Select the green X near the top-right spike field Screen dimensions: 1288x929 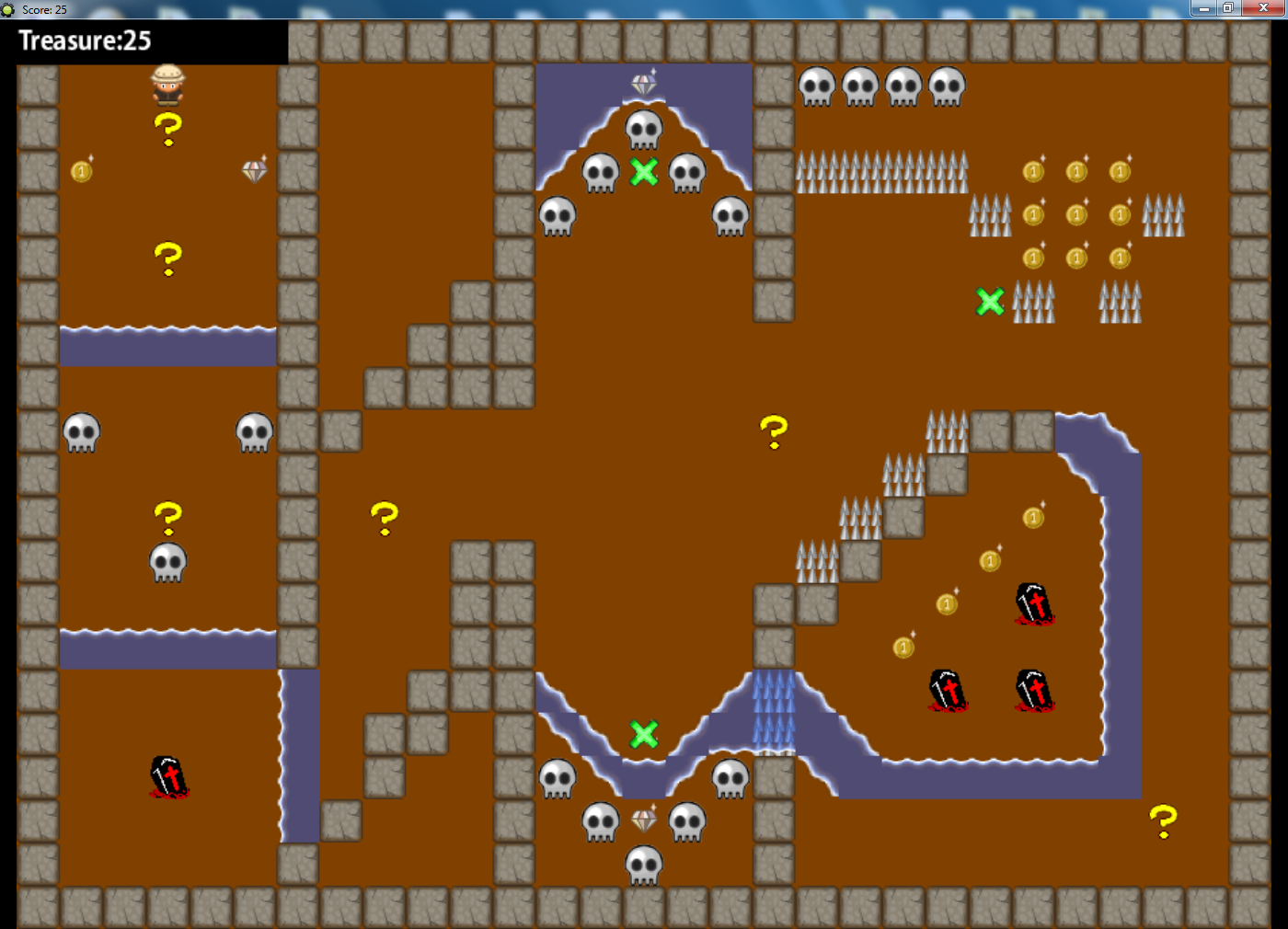click(991, 301)
